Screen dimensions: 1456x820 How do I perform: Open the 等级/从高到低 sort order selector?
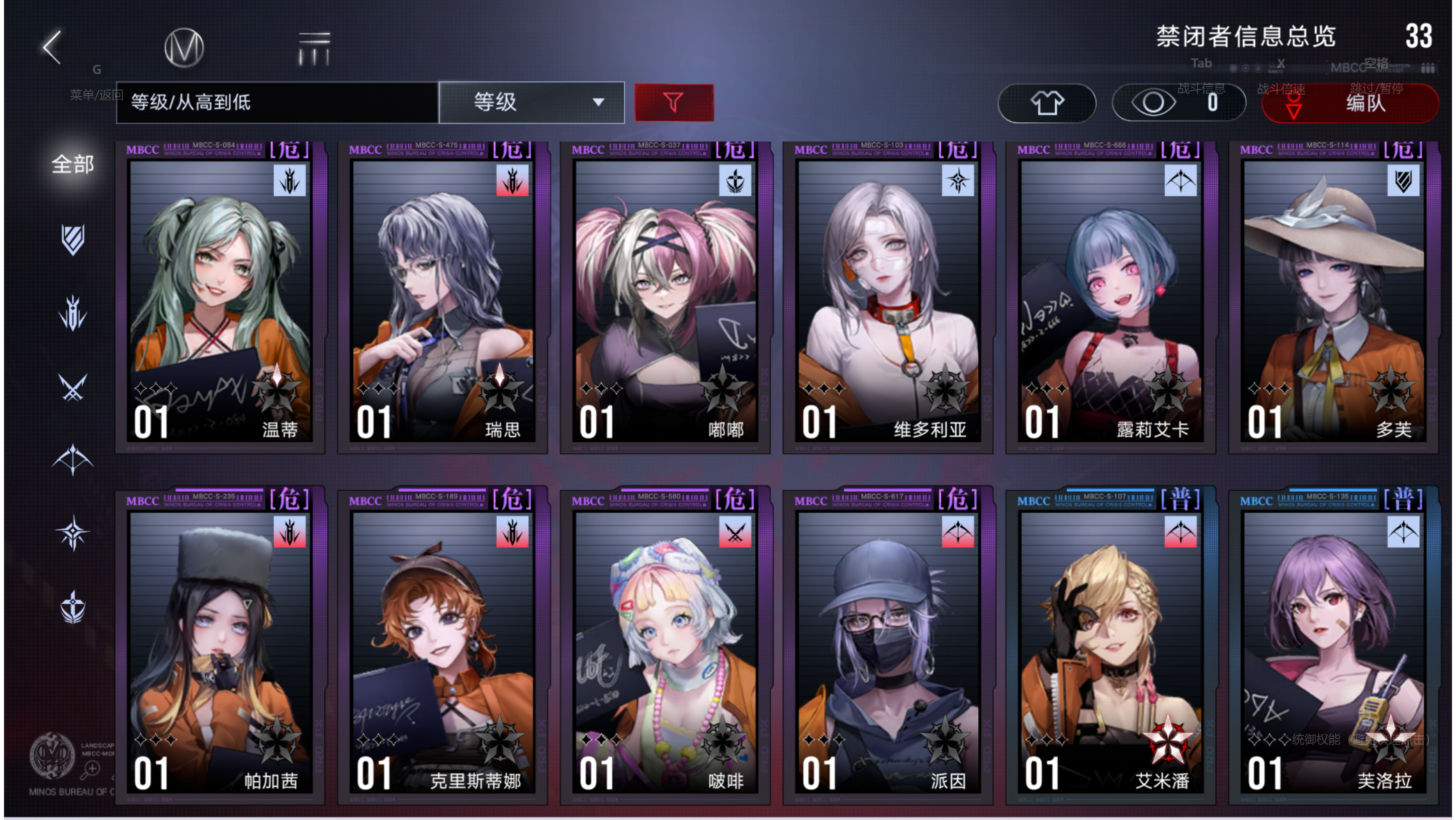pyautogui.click(x=277, y=102)
